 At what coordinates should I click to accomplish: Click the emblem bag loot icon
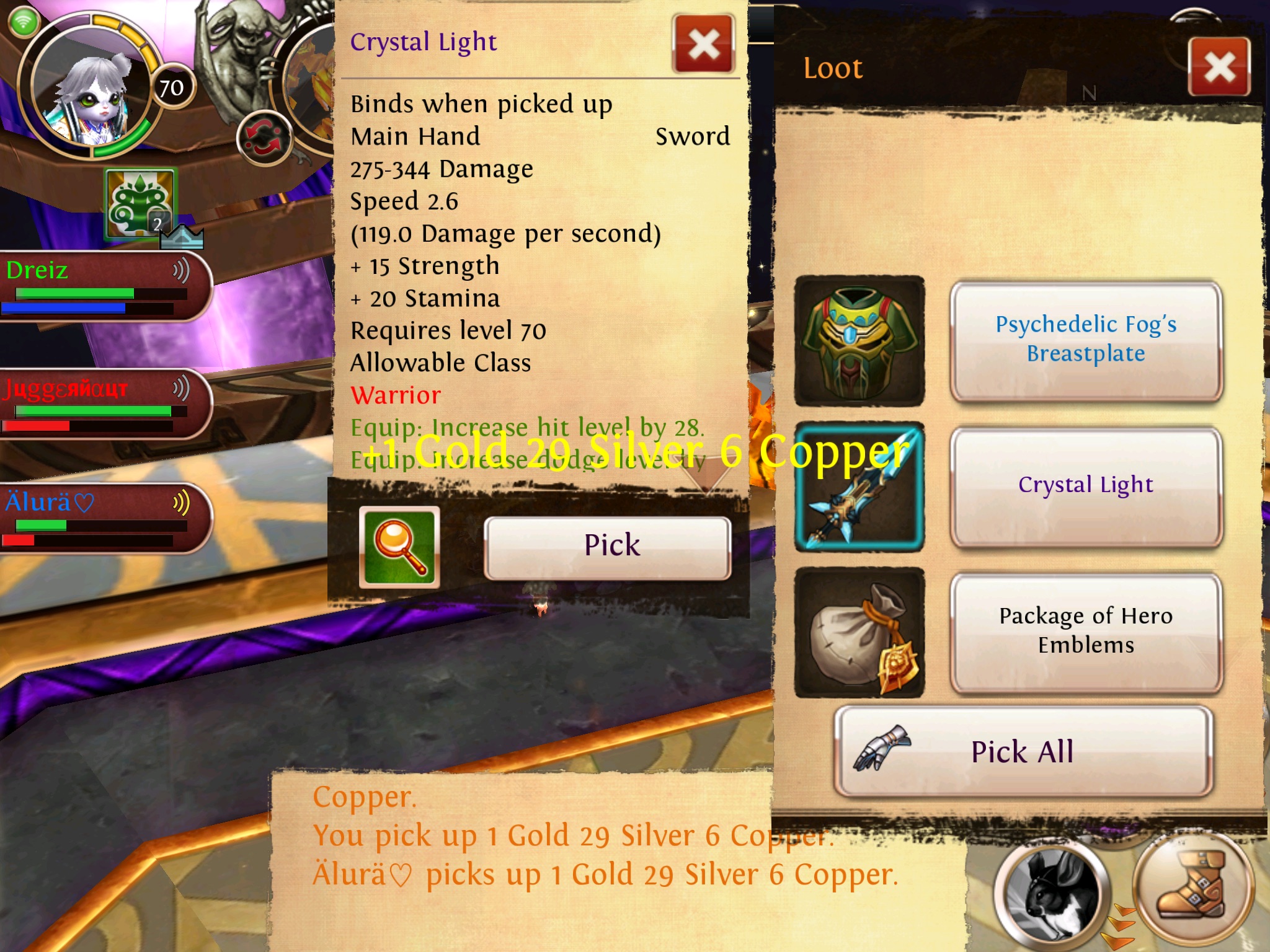click(x=859, y=632)
